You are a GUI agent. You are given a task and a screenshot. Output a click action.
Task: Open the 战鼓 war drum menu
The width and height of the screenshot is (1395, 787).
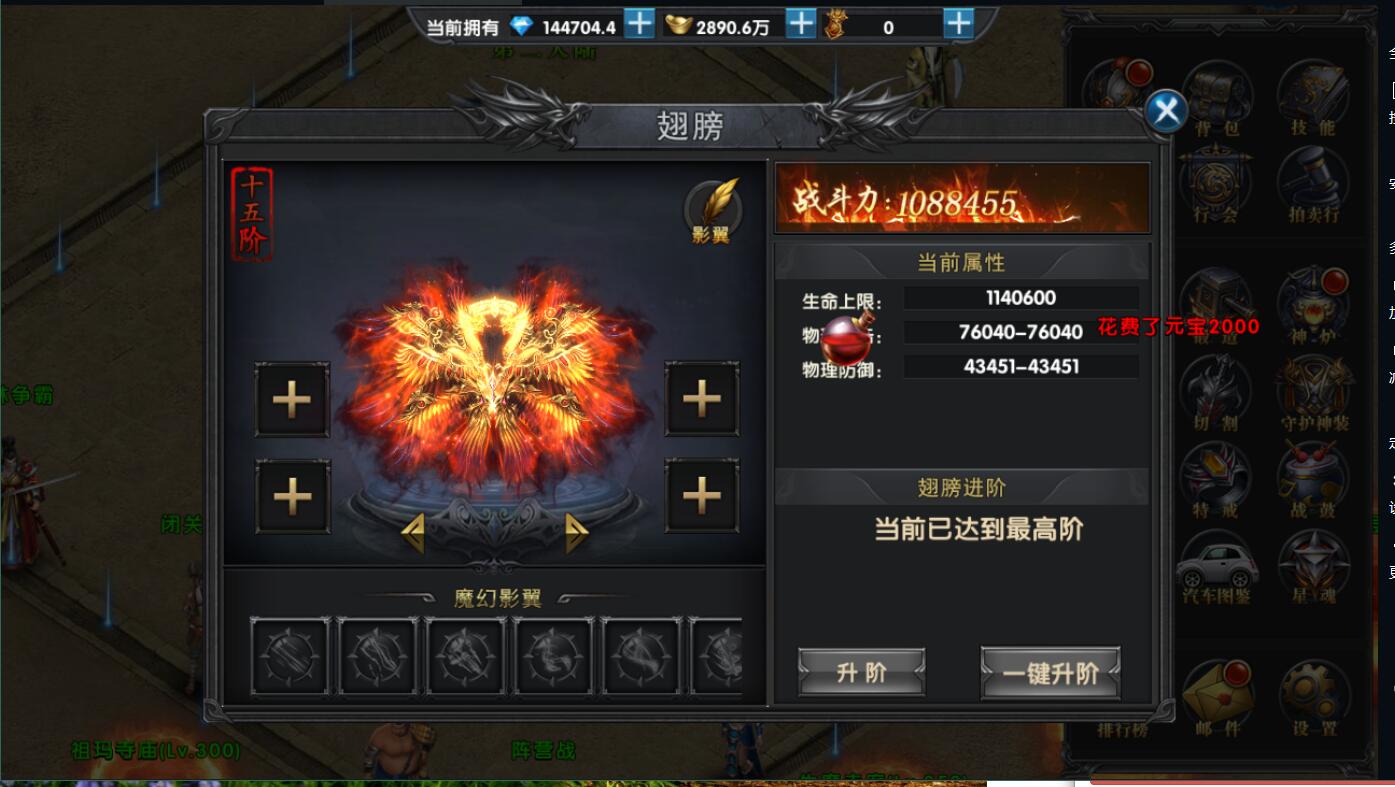(x=1313, y=480)
